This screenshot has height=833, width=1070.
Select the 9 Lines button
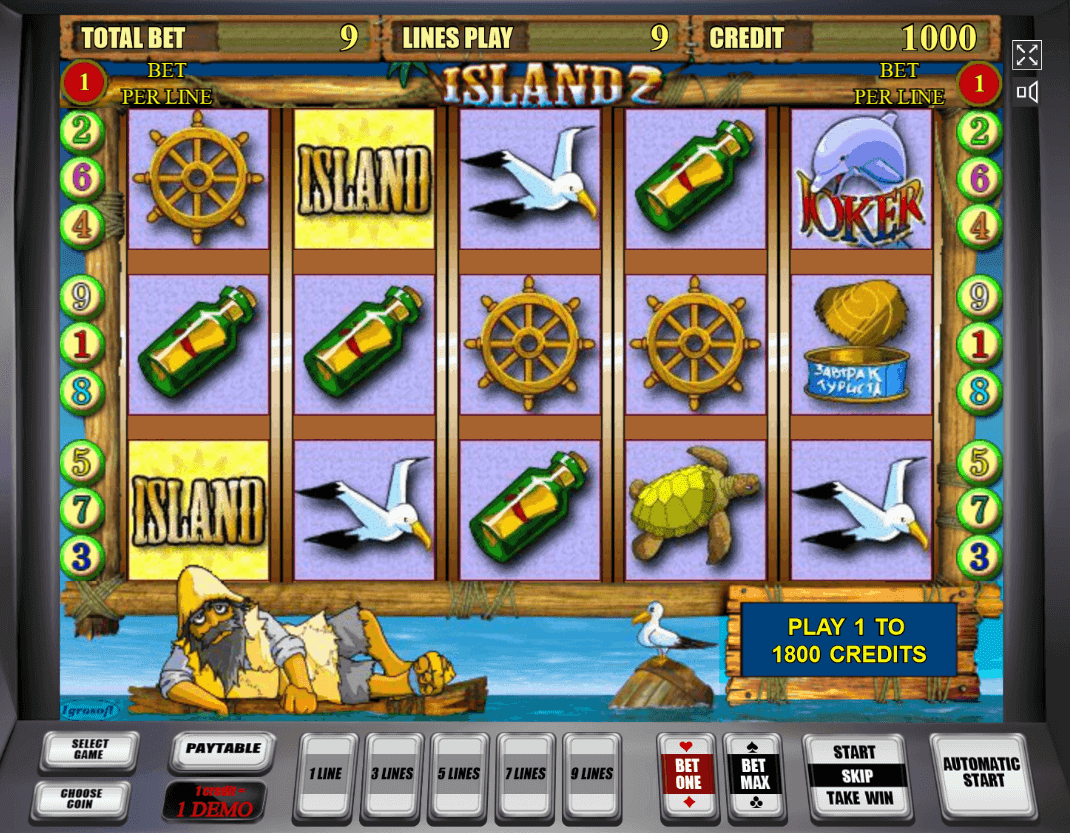tap(593, 775)
